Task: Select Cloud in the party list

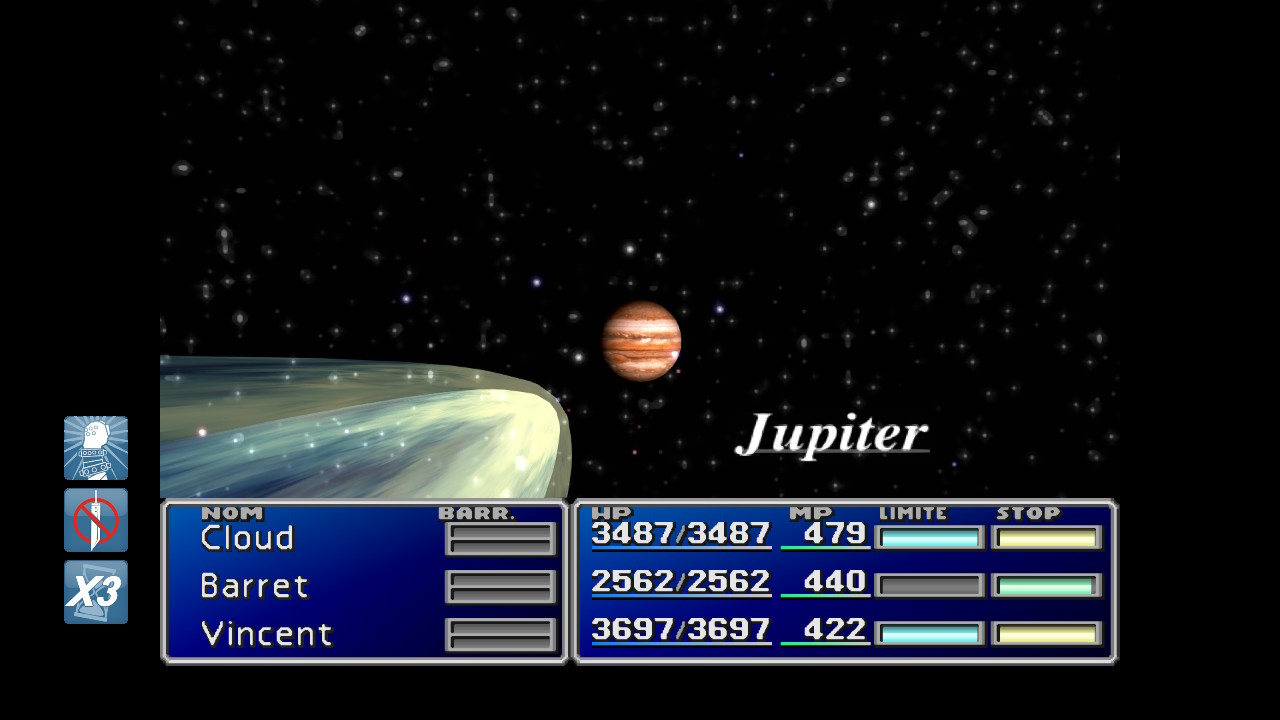Action: (248, 538)
